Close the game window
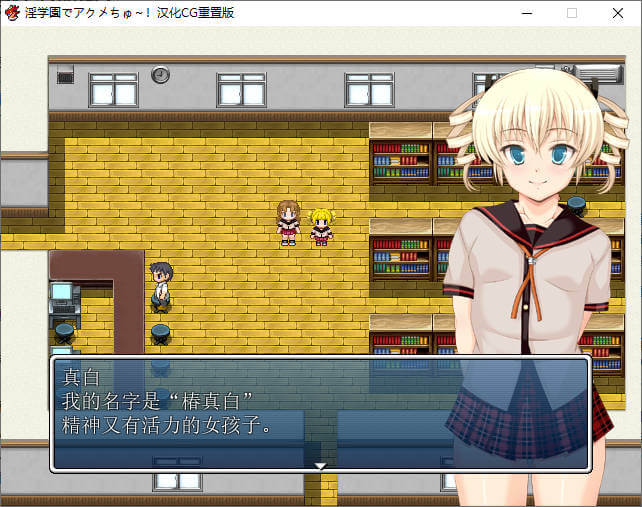 click(x=618, y=13)
